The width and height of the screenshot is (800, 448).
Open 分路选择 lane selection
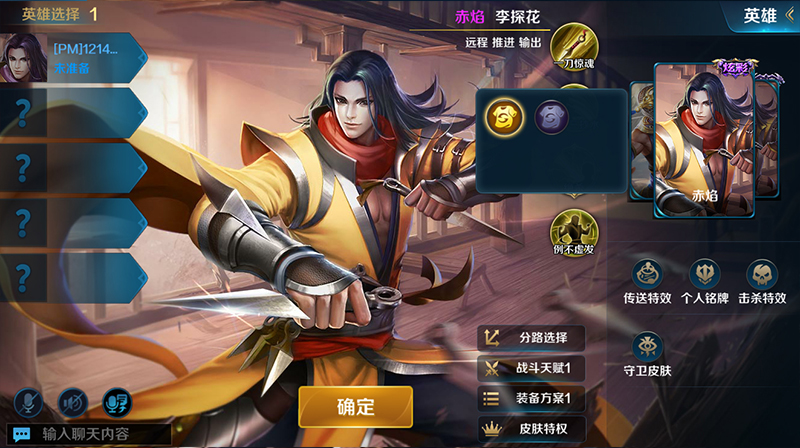pos(531,338)
